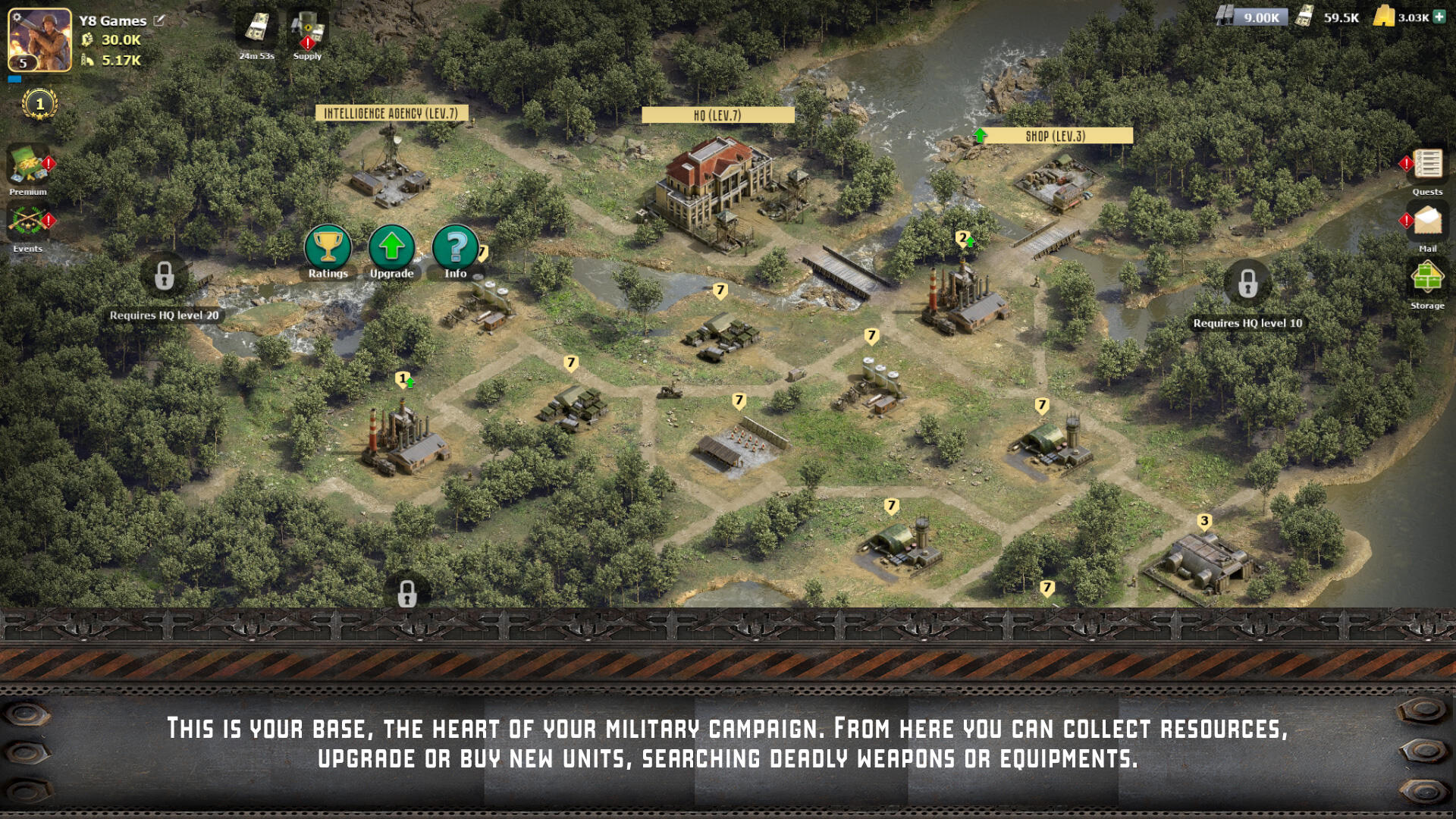Edit the Y8 Games player name
The width and height of the screenshot is (1456, 819).
159,20
